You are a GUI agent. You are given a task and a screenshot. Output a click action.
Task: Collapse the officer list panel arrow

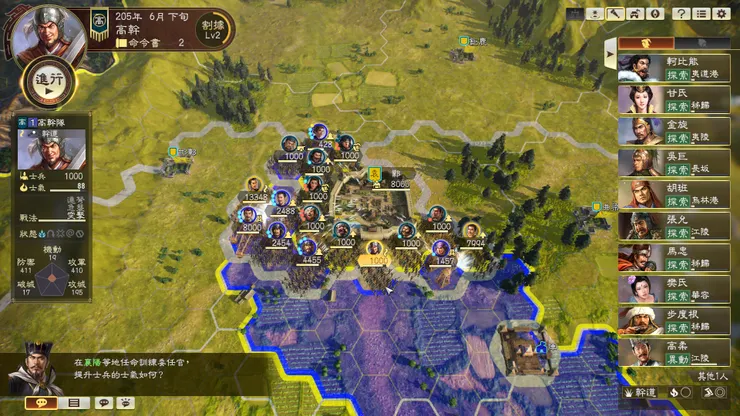coord(610,49)
